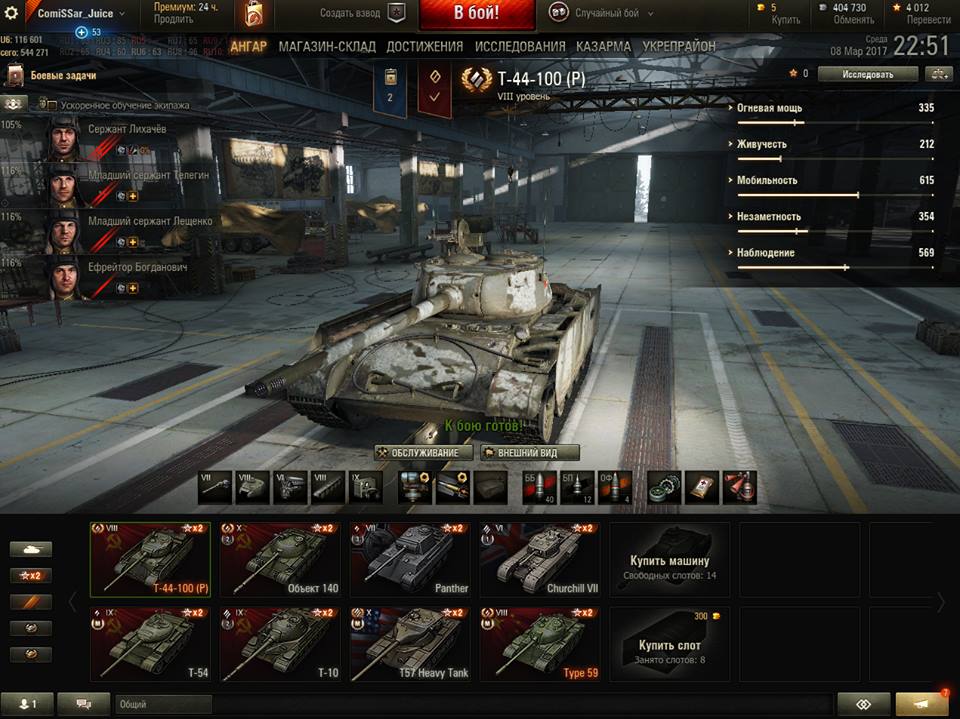The width and height of the screenshot is (960, 719).
Task: Open the УКРЕПРАЙОН tab
Action: pos(679,46)
